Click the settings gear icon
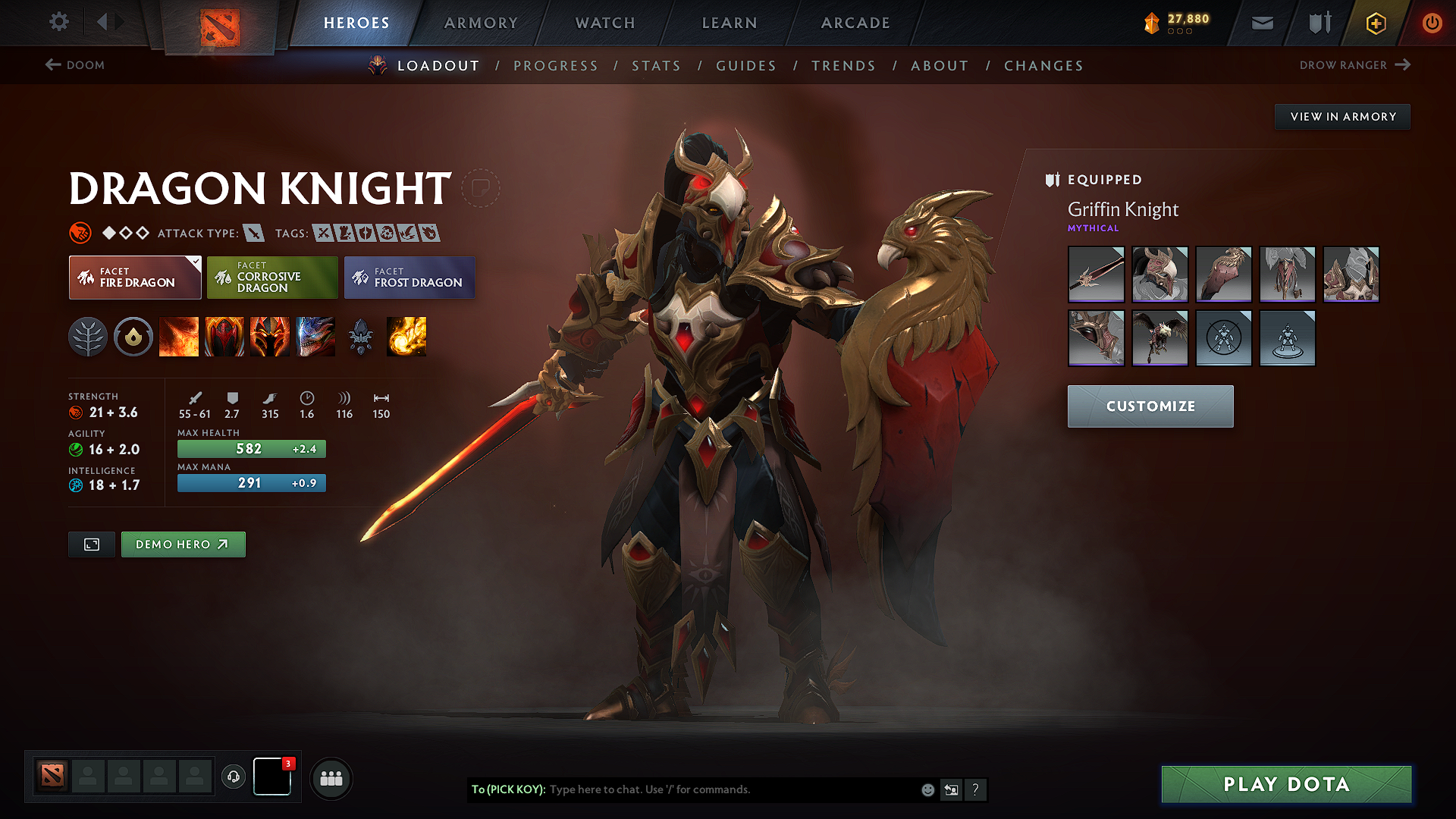Image resolution: width=1456 pixels, height=819 pixels. 58,22
